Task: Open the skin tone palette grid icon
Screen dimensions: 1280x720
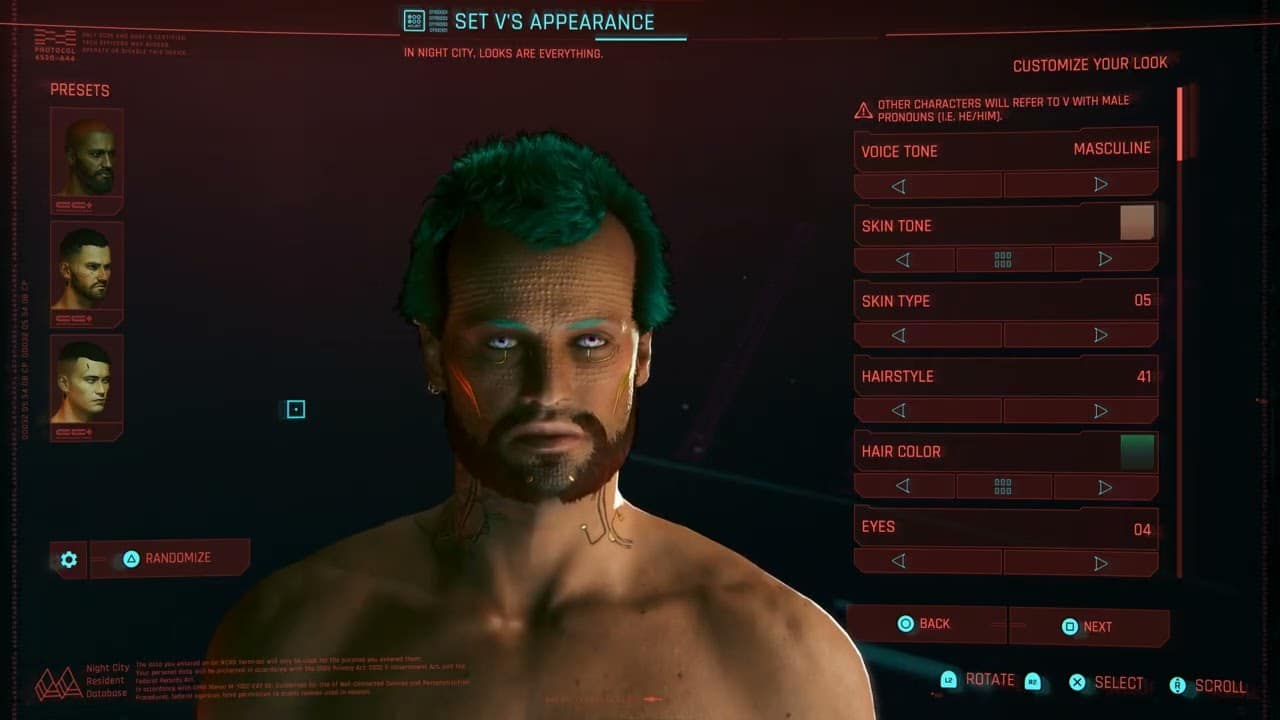Action: tap(1004, 259)
